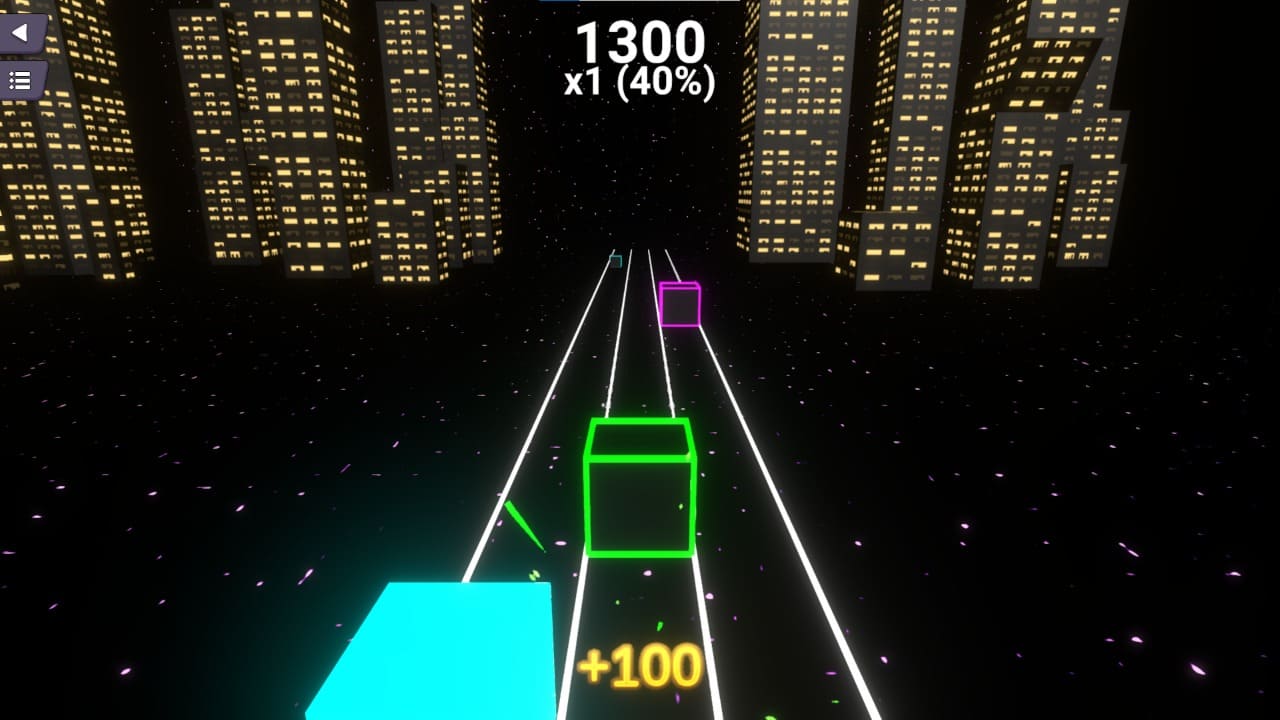Open the list menu button
Image resolution: width=1280 pixels, height=720 pixels.
coord(20,80)
